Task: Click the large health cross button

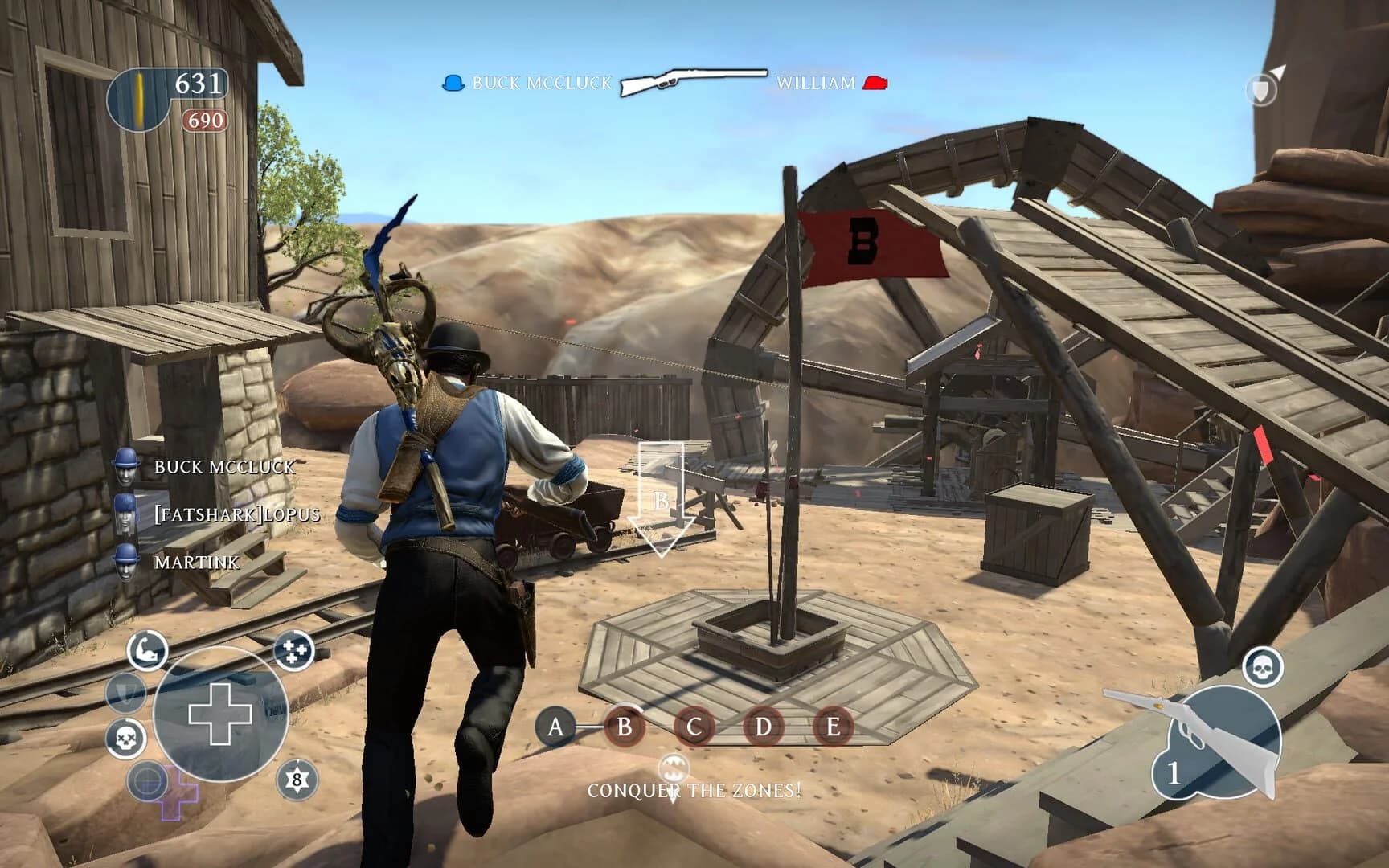Action: pyautogui.click(x=219, y=712)
